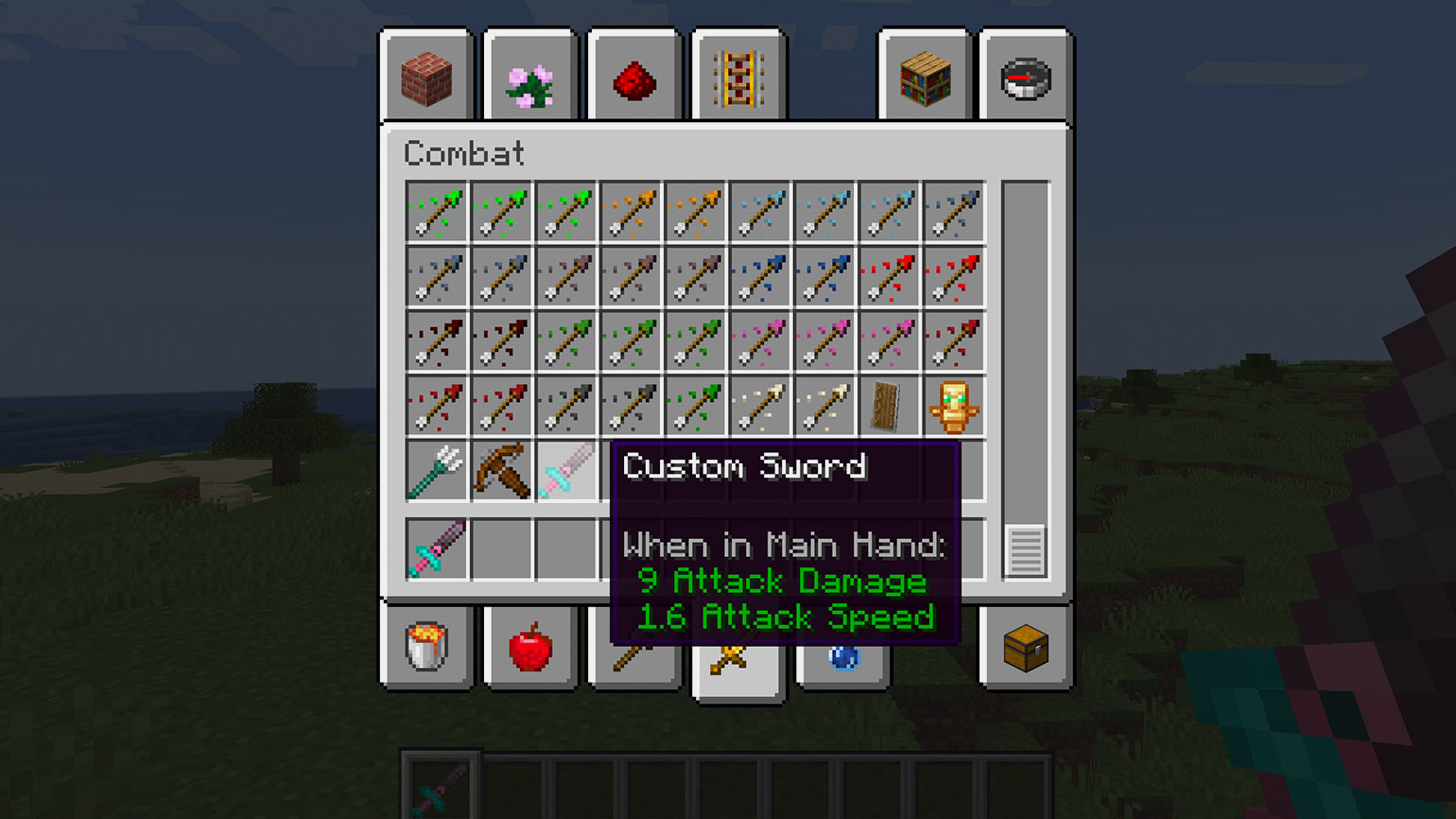Take the shield from the item grid

(888, 407)
